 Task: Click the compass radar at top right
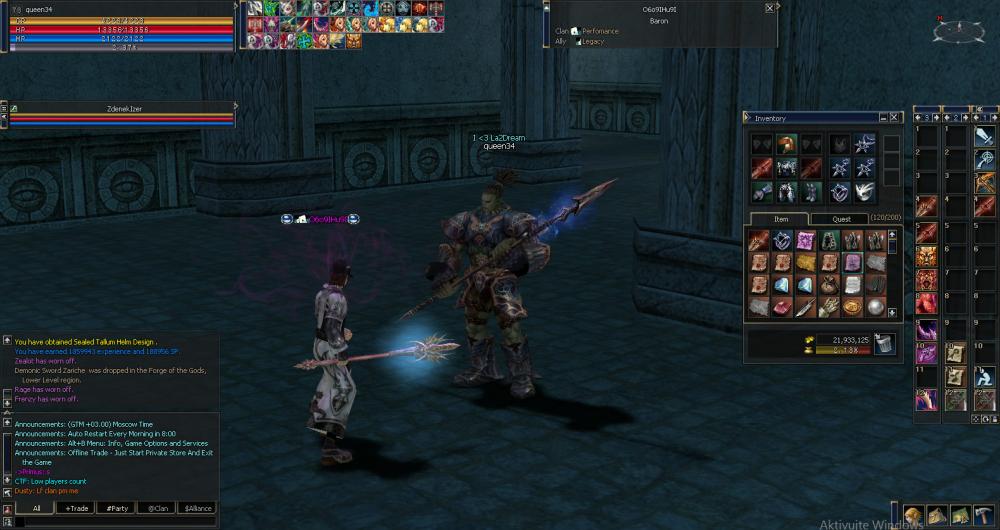[x=958, y=30]
